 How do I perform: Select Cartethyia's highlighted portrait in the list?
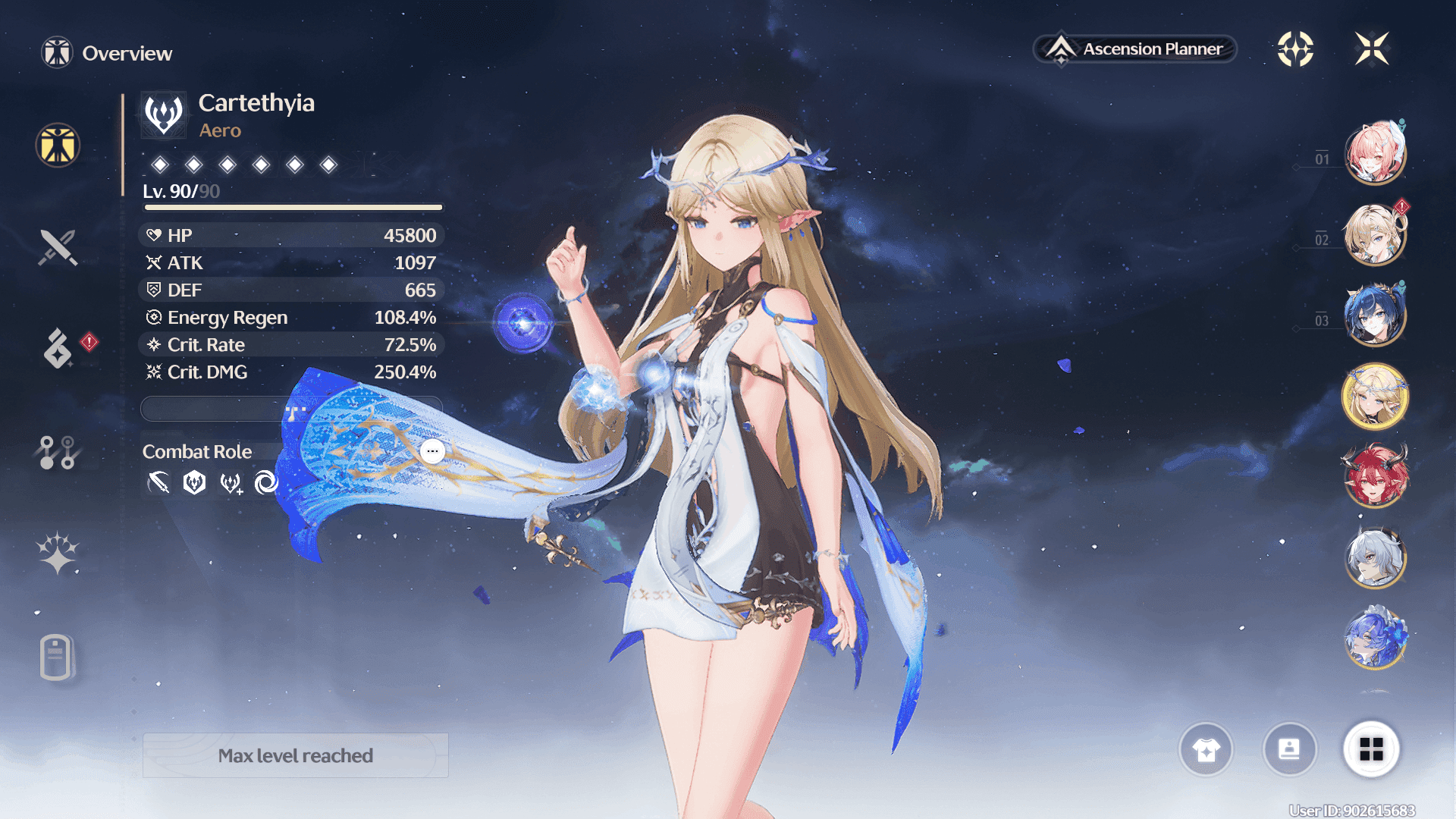coord(1375,397)
